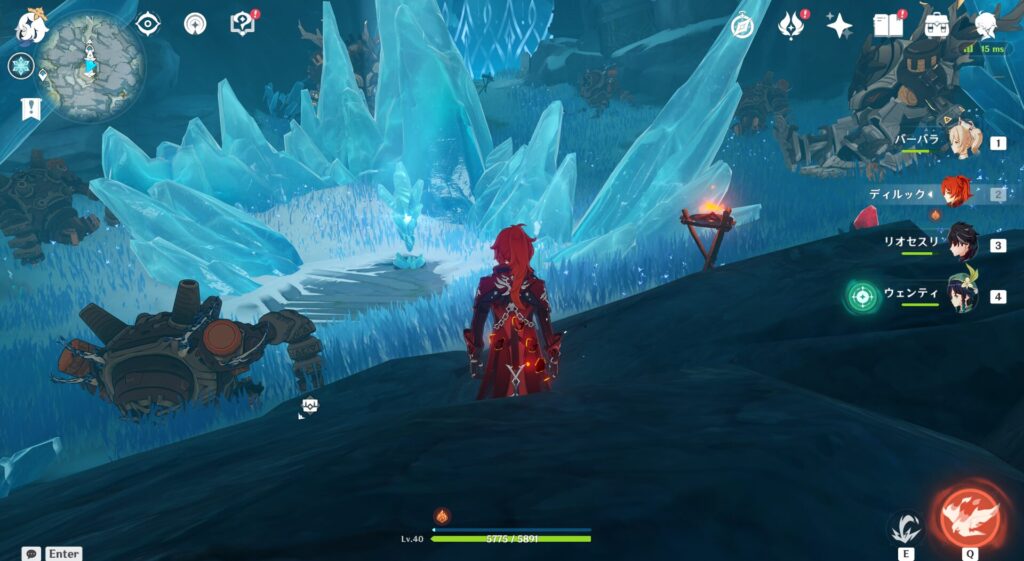Image resolution: width=1024 pixels, height=561 pixels.
Task: Unleash the red phoenix Elemental Burst
Action: pyautogui.click(x=969, y=516)
